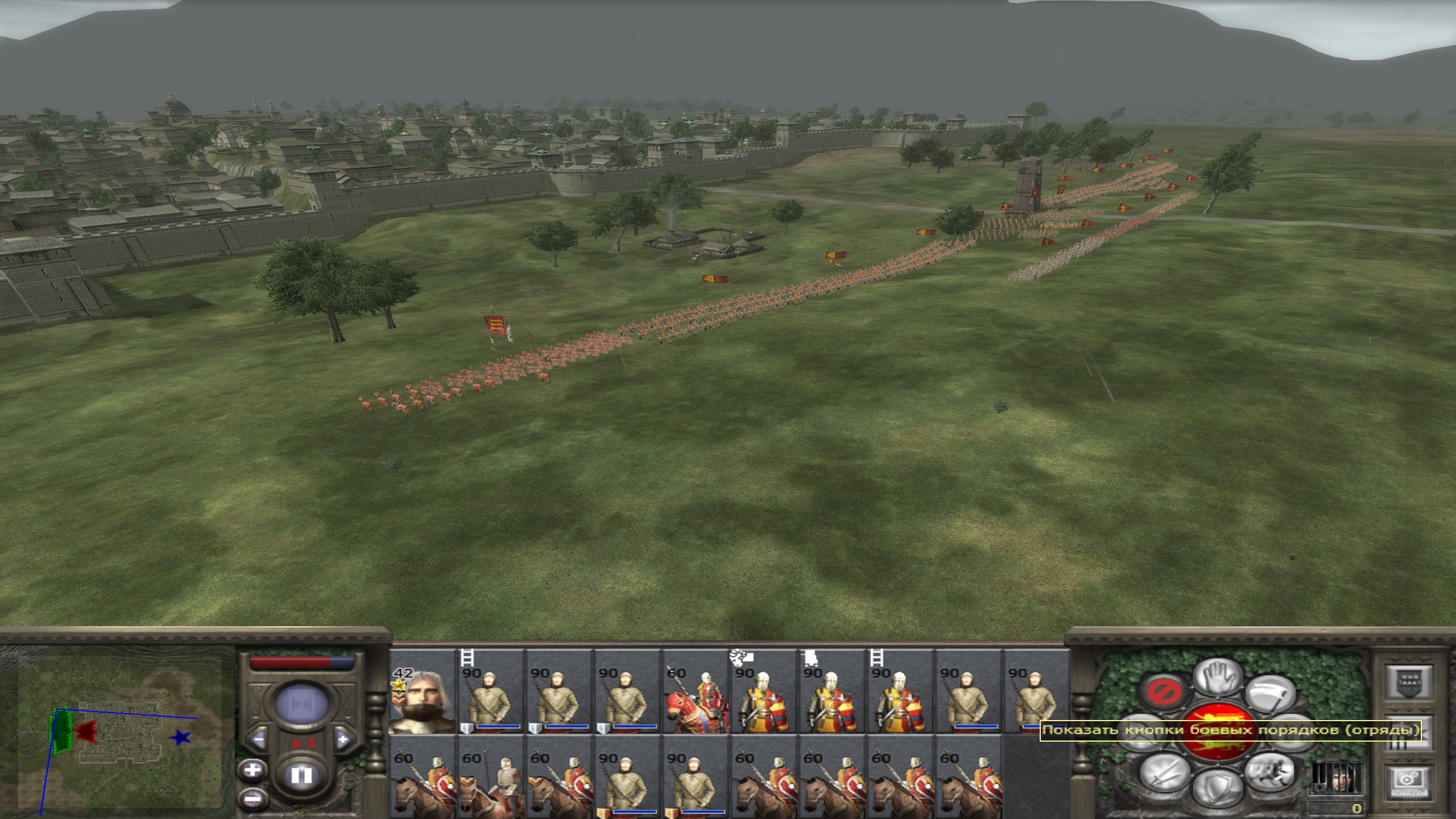
Task: Select the blue star marker on the minimap
Action: click(181, 738)
